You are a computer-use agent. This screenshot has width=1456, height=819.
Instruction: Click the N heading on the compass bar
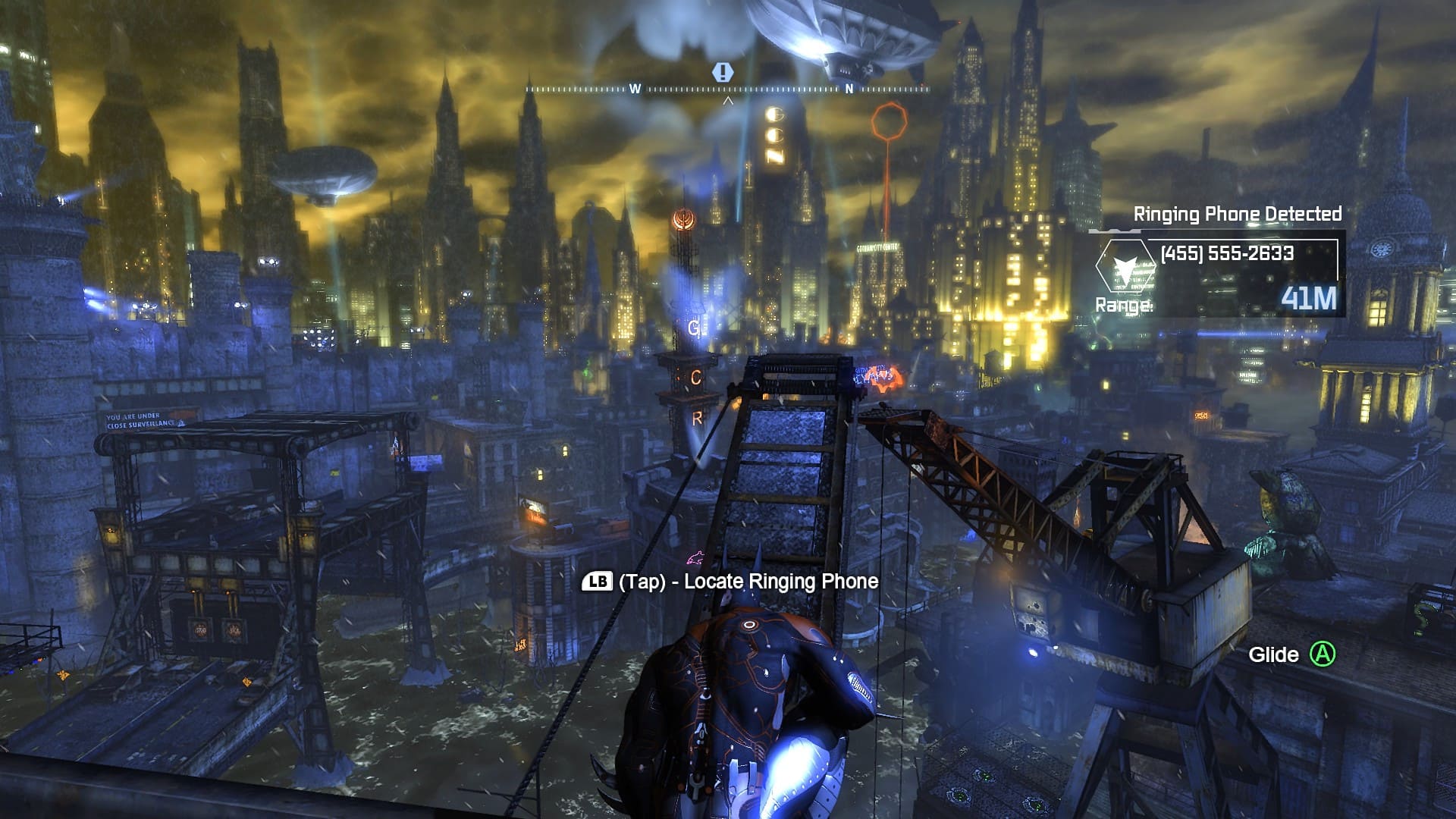(x=849, y=89)
